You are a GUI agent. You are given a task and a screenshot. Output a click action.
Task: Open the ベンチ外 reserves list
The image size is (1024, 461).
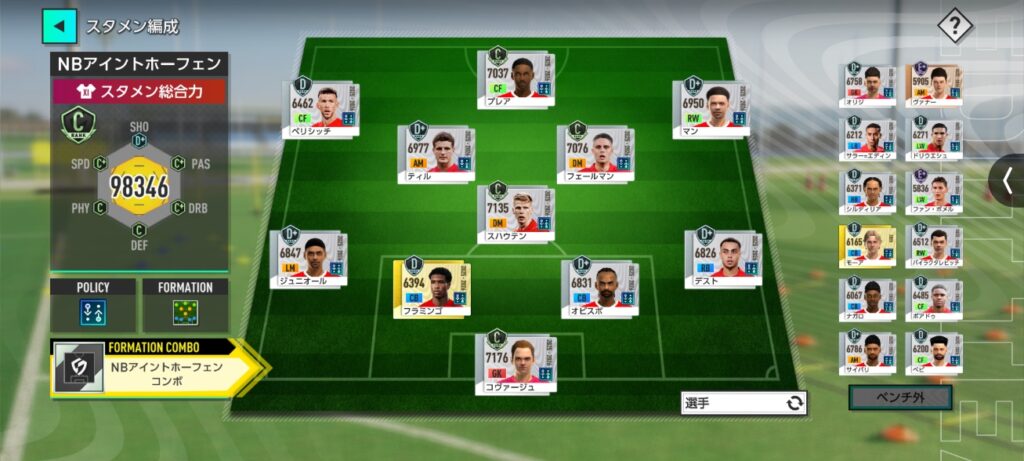point(899,398)
